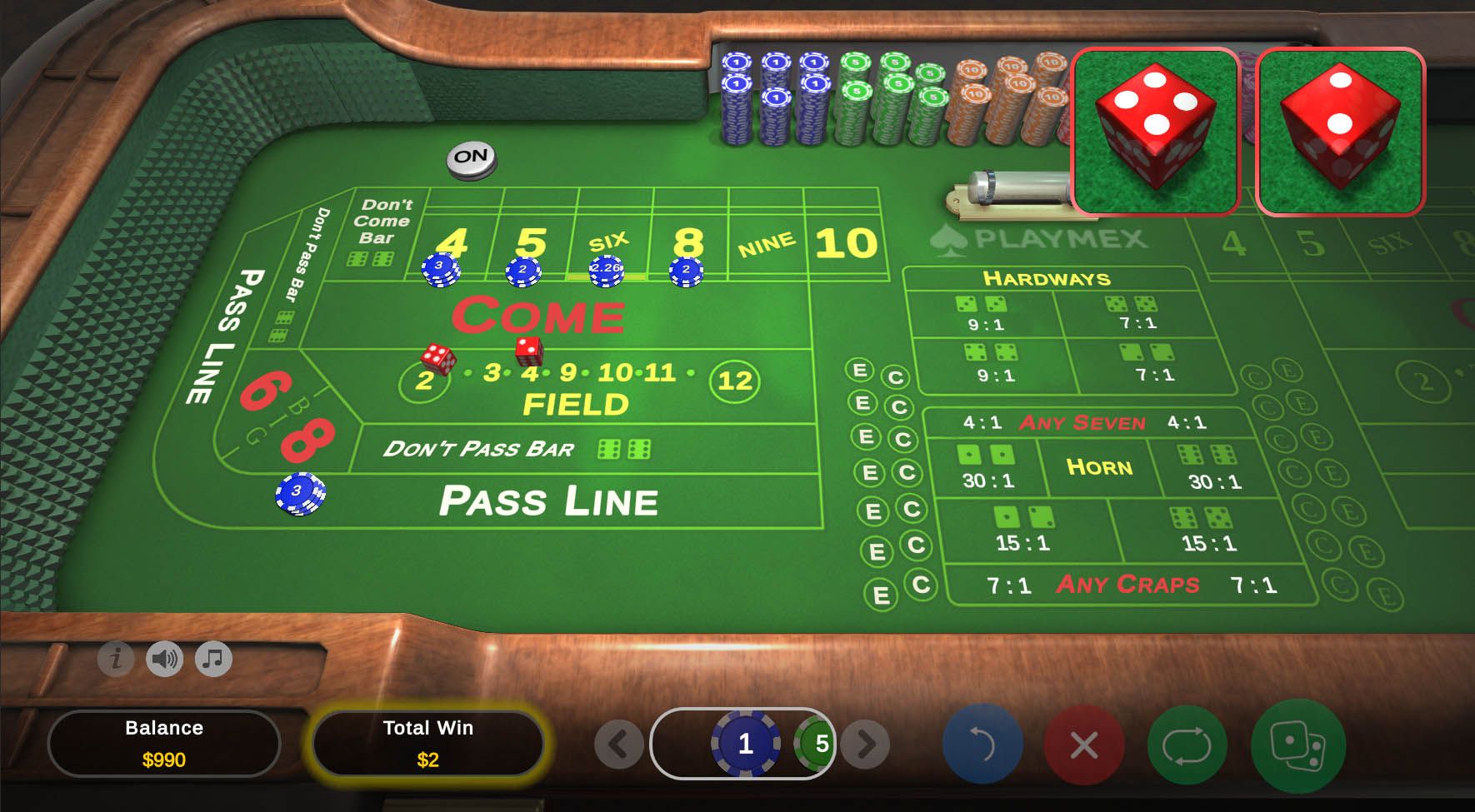Place a Big 8 bet
The height and width of the screenshot is (812, 1475).
[x=307, y=439]
